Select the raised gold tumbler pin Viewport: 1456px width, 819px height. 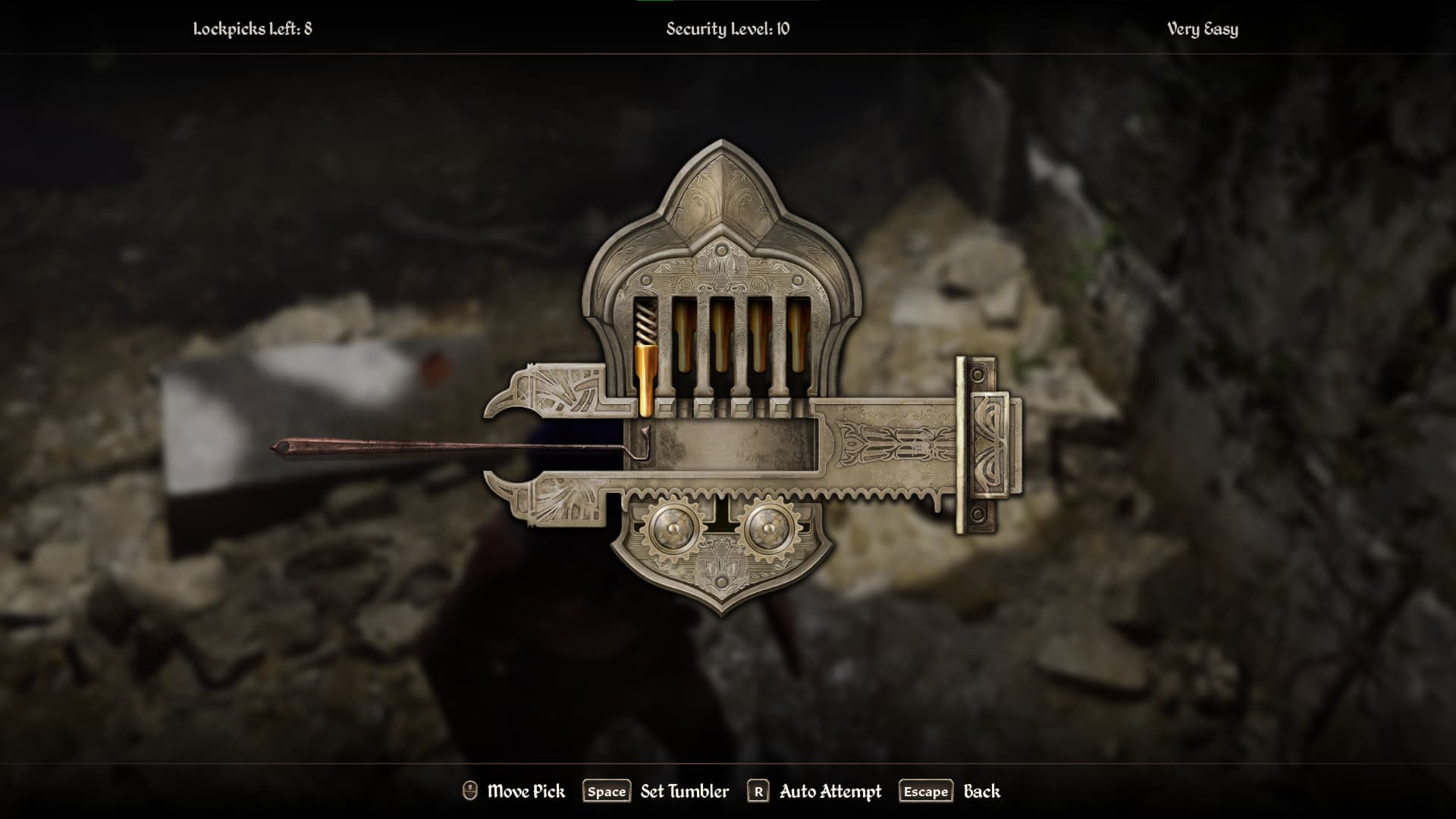pos(645,381)
